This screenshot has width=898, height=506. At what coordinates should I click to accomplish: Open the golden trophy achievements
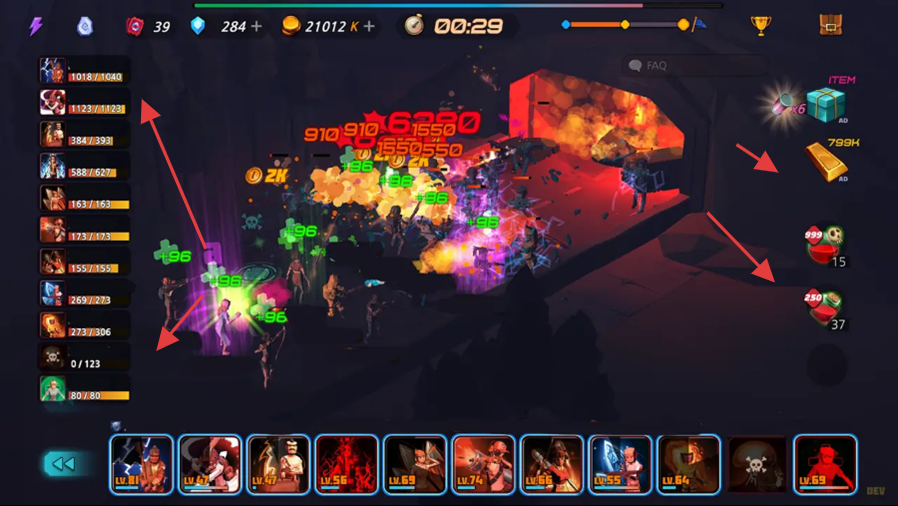pos(761,26)
